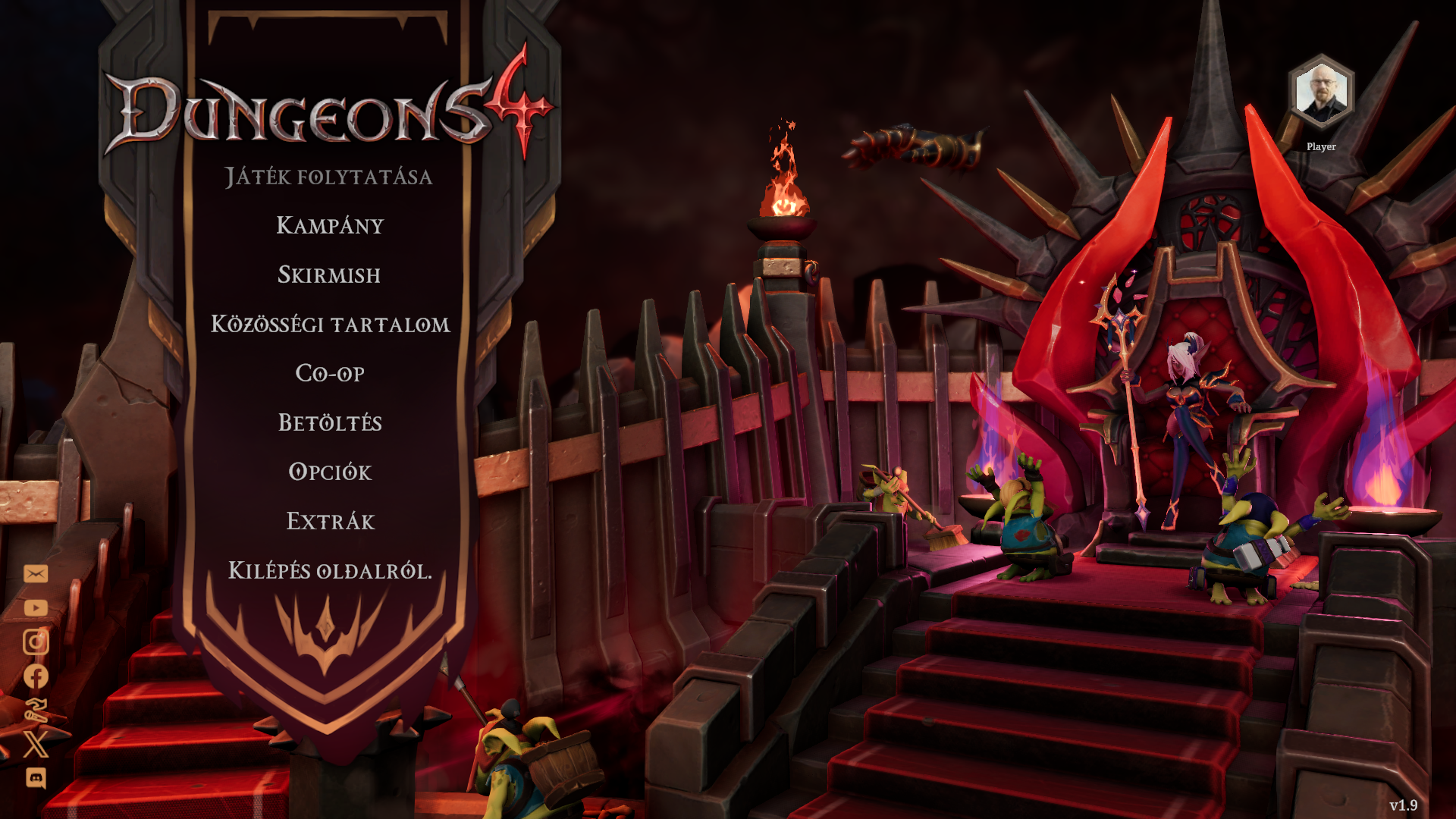Click Kilépés oldalról to quit
Viewport: 1456px width, 819px height.
(x=330, y=570)
